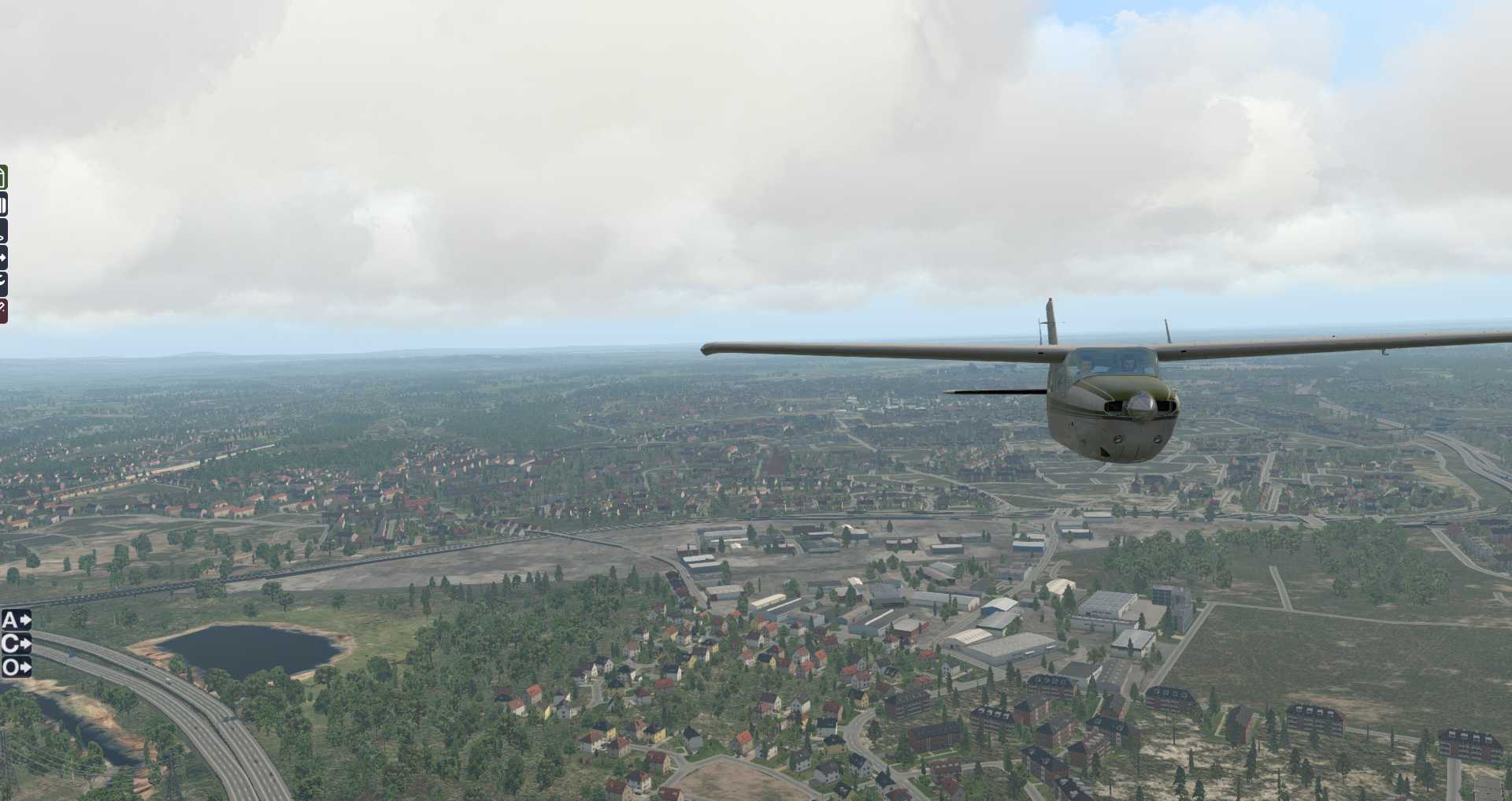Click the green icon on the left edge
This screenshot has width=1512, height=801.
click(x=3, y=177)
